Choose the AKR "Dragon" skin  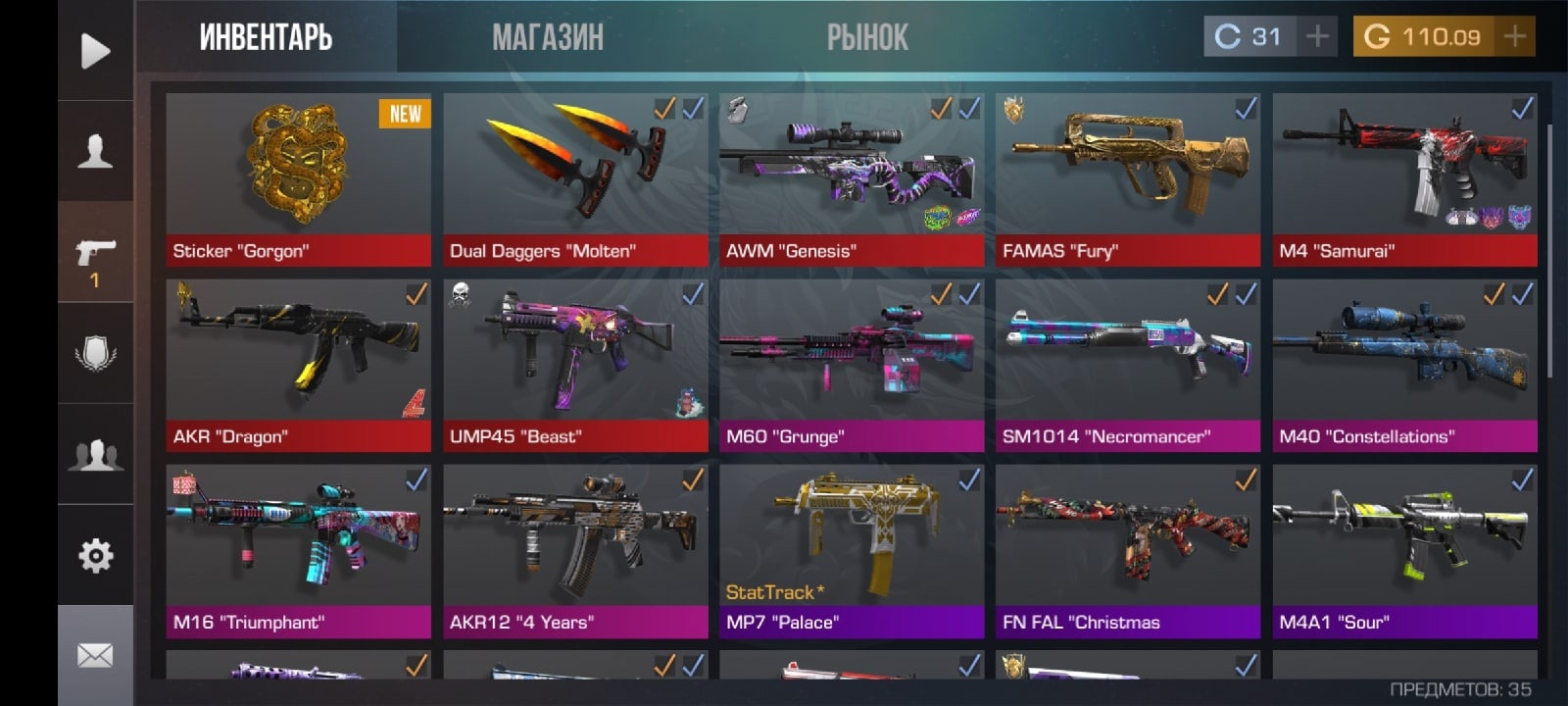pos(298,365)
